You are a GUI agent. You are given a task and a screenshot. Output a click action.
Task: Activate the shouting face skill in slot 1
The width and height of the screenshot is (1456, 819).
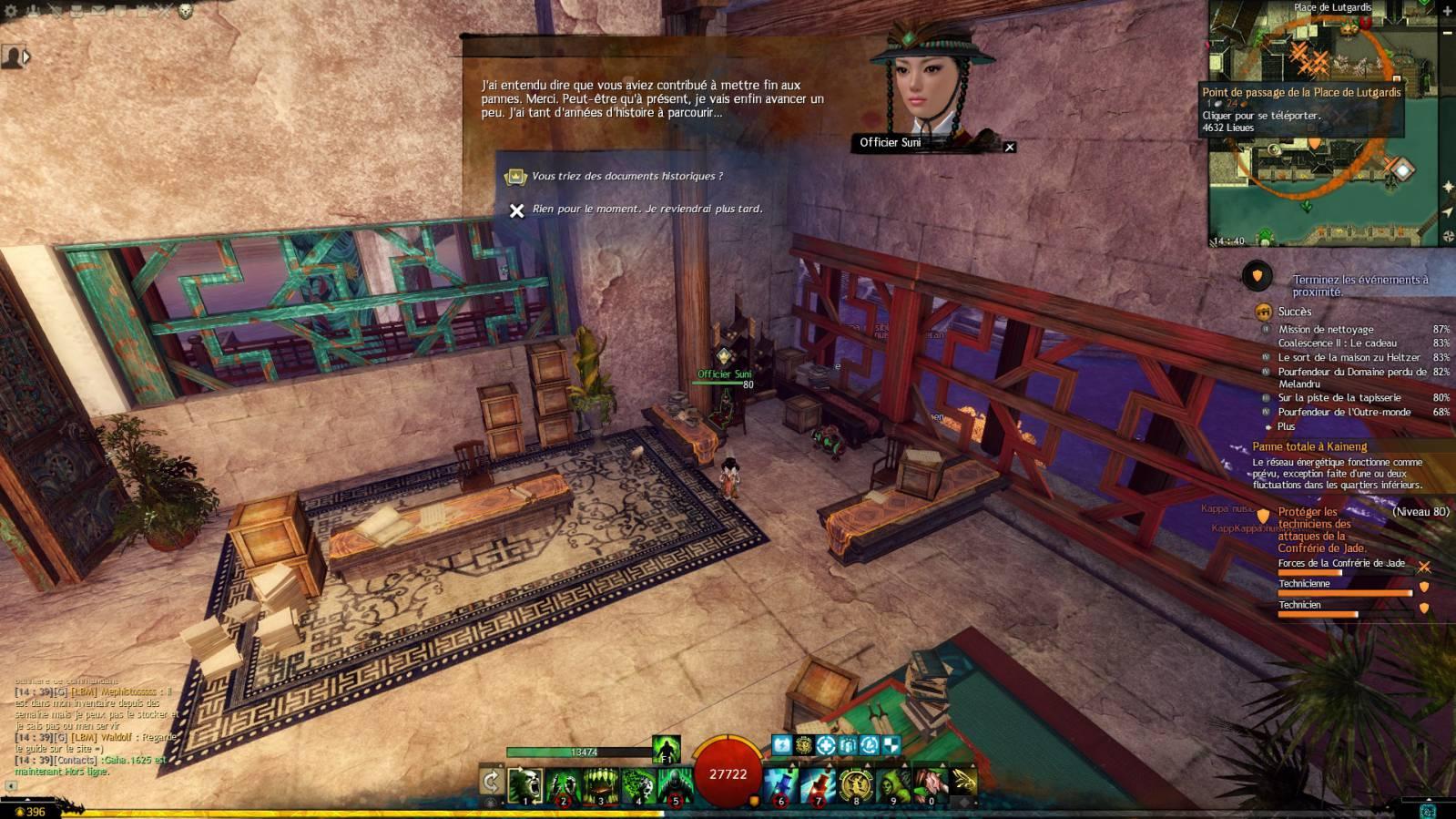coord(525,783)
